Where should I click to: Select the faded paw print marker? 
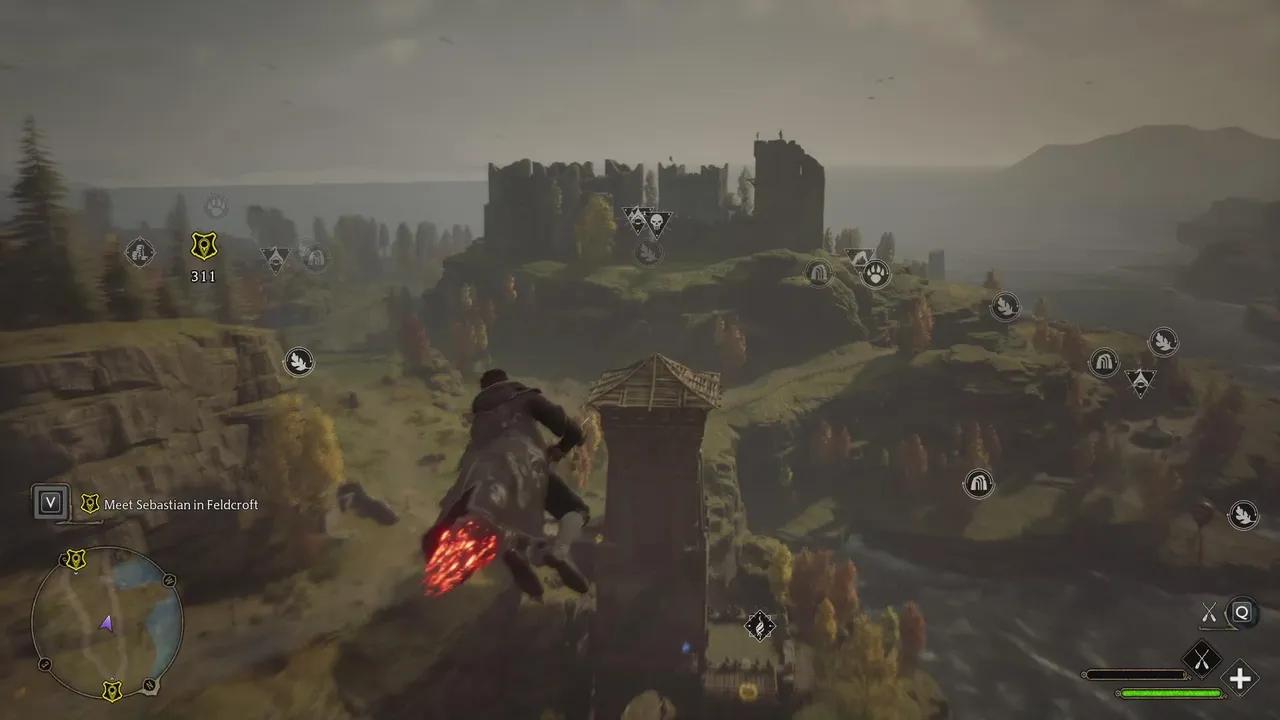pos(216,206)
